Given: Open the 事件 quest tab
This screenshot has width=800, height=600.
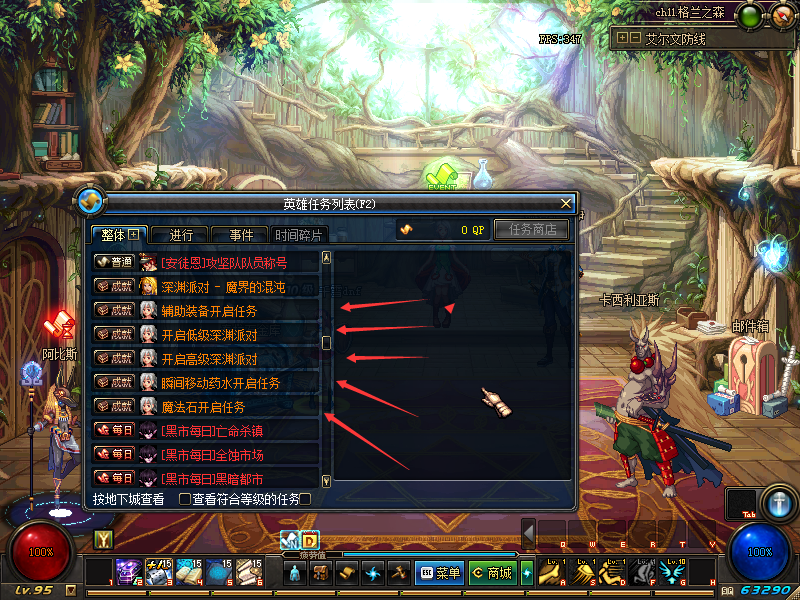Looking at the screenshot, I should [x=241, y=236].
